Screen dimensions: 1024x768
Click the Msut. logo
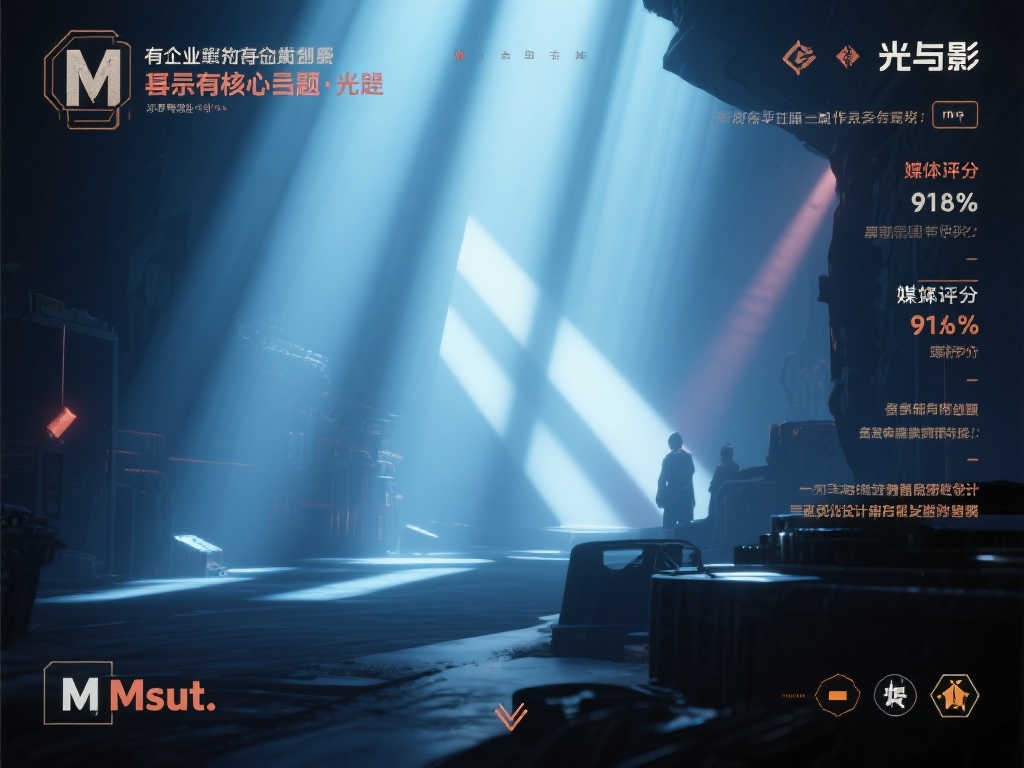[x=130, y=694]
